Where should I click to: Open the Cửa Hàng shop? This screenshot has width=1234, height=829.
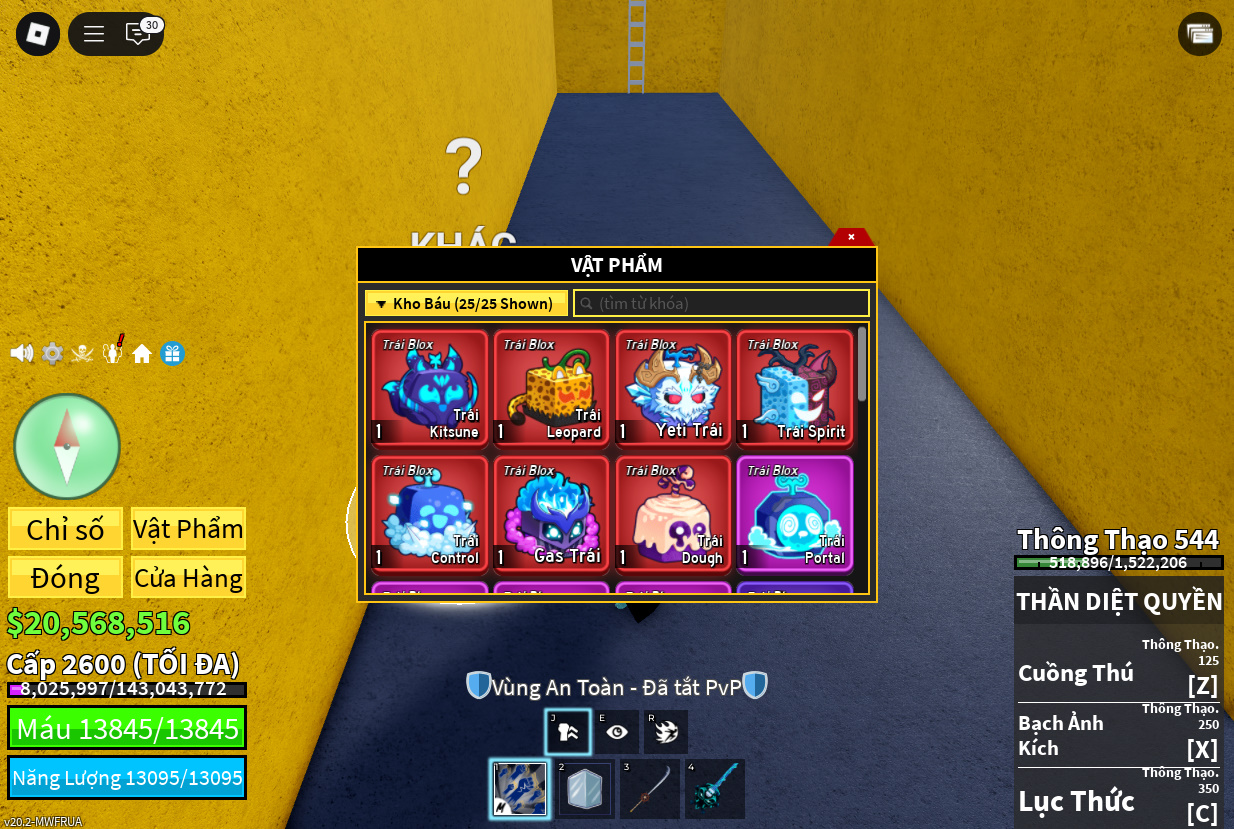point(188,578)
